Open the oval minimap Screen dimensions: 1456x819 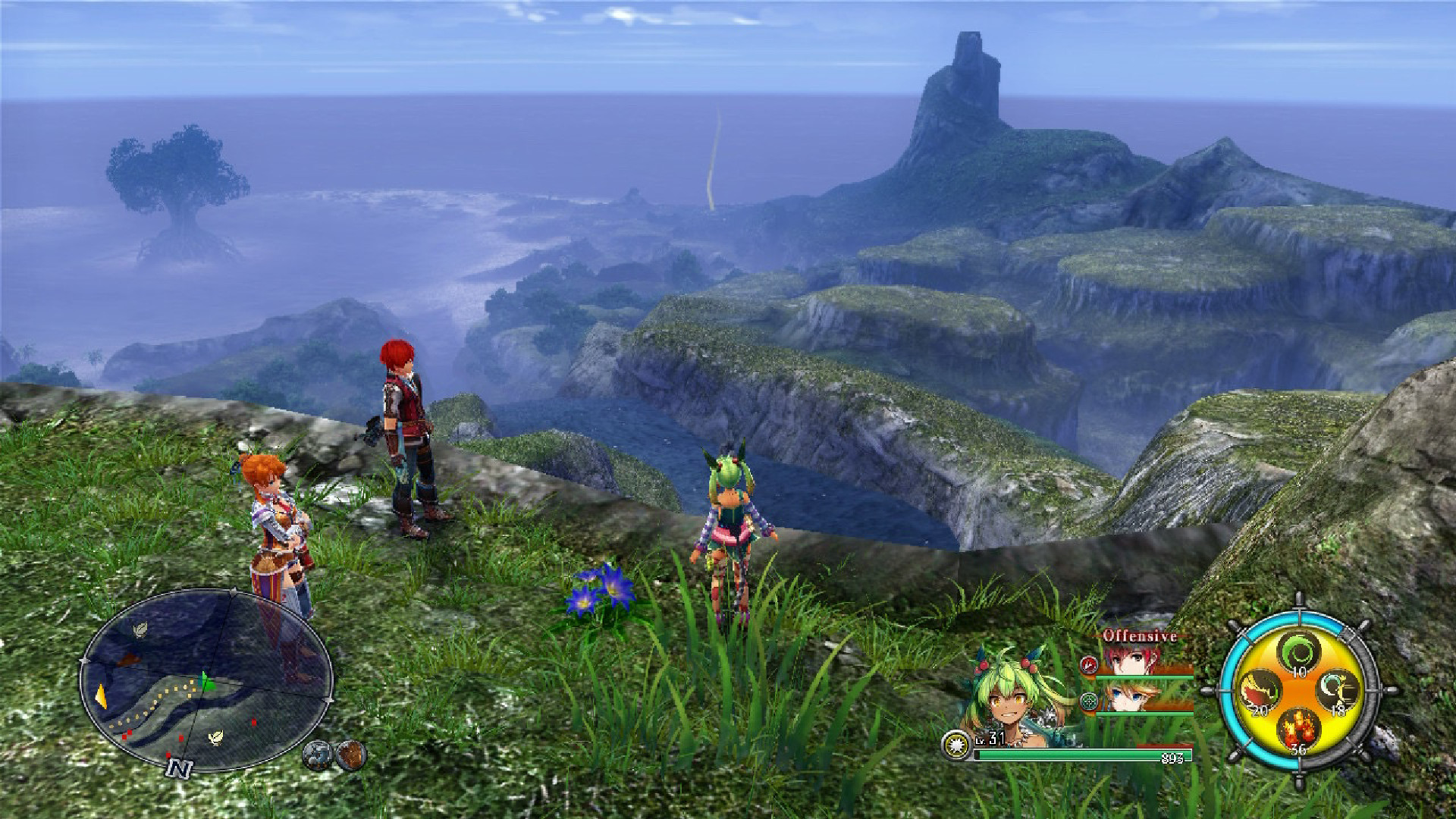pyautogui.click(x=206, y=680)
